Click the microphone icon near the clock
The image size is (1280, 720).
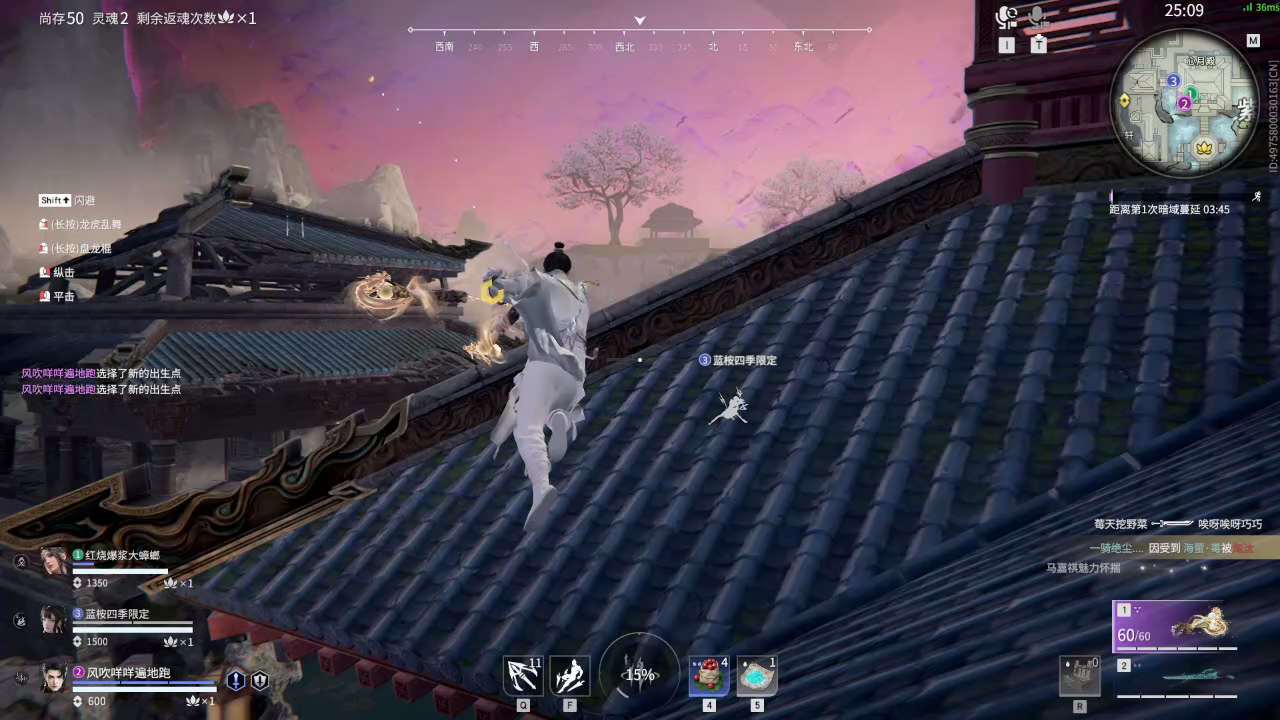coord(1036,17)
